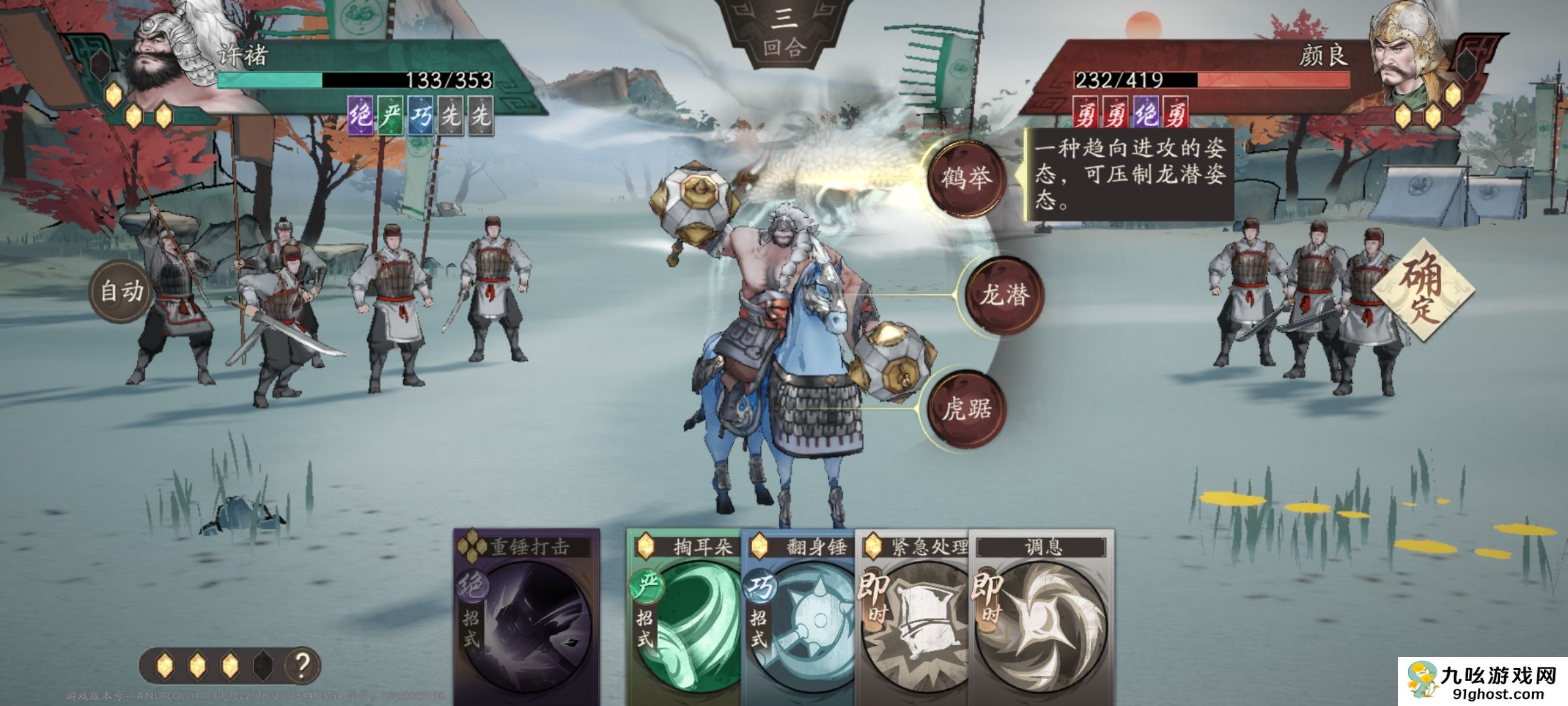The image size is (1568, 706).
Task: Play the 重锤打击 card
Action: coord(527,614)
